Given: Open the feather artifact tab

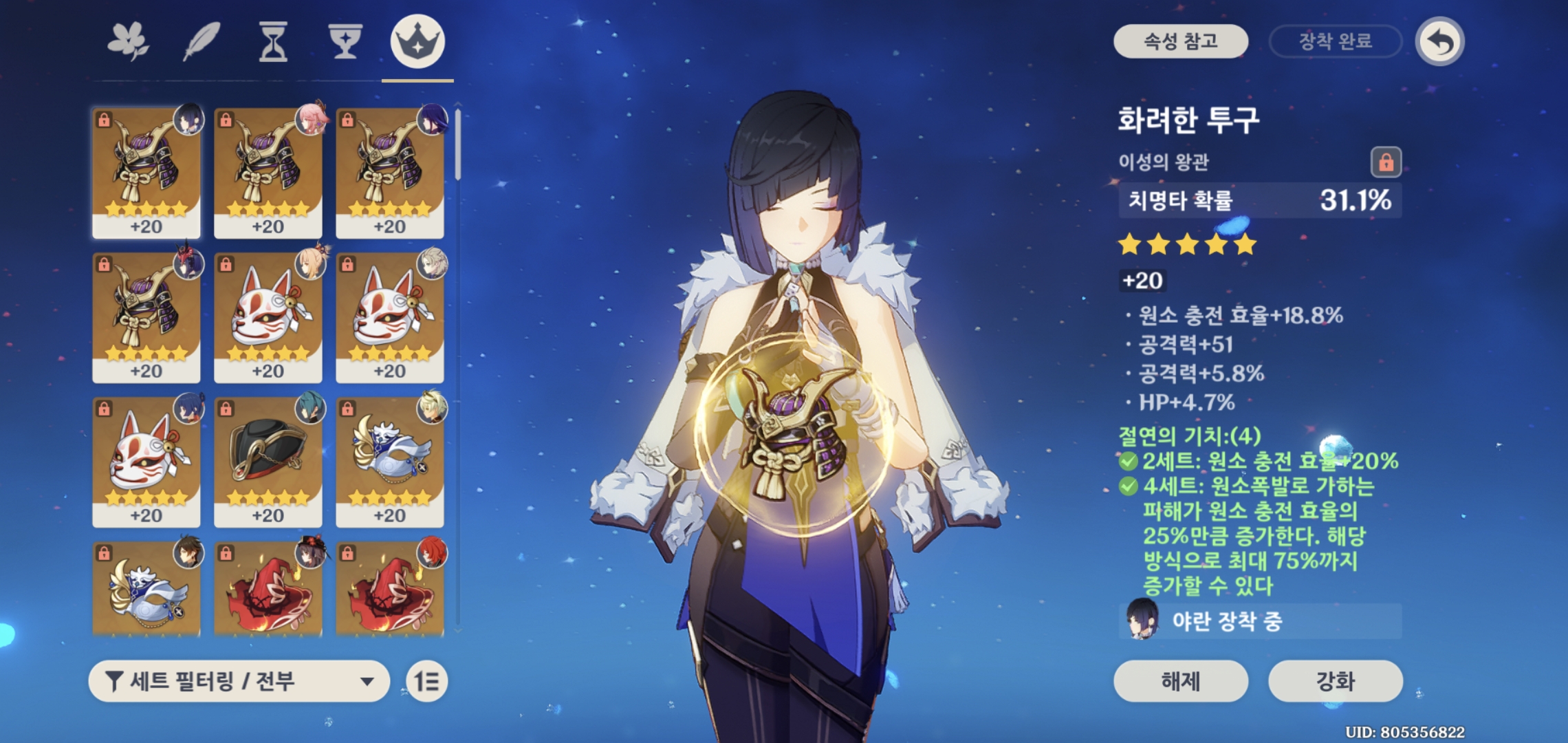Looking at the screenshot, I should [202, 41].
